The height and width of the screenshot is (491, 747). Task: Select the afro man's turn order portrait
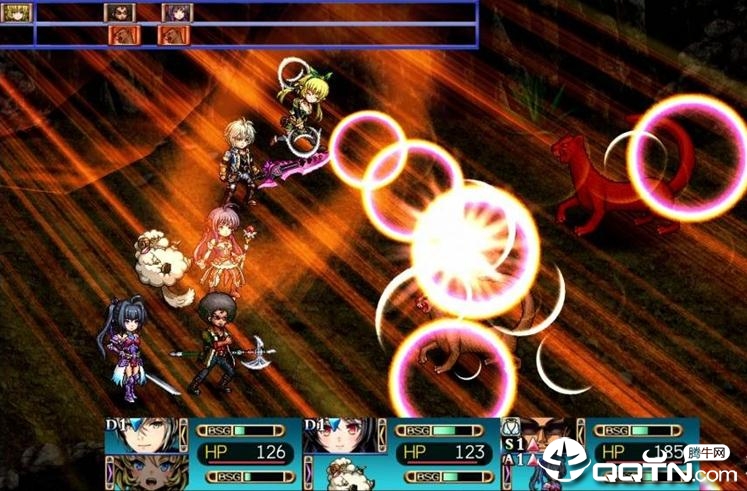pos(120,13)
